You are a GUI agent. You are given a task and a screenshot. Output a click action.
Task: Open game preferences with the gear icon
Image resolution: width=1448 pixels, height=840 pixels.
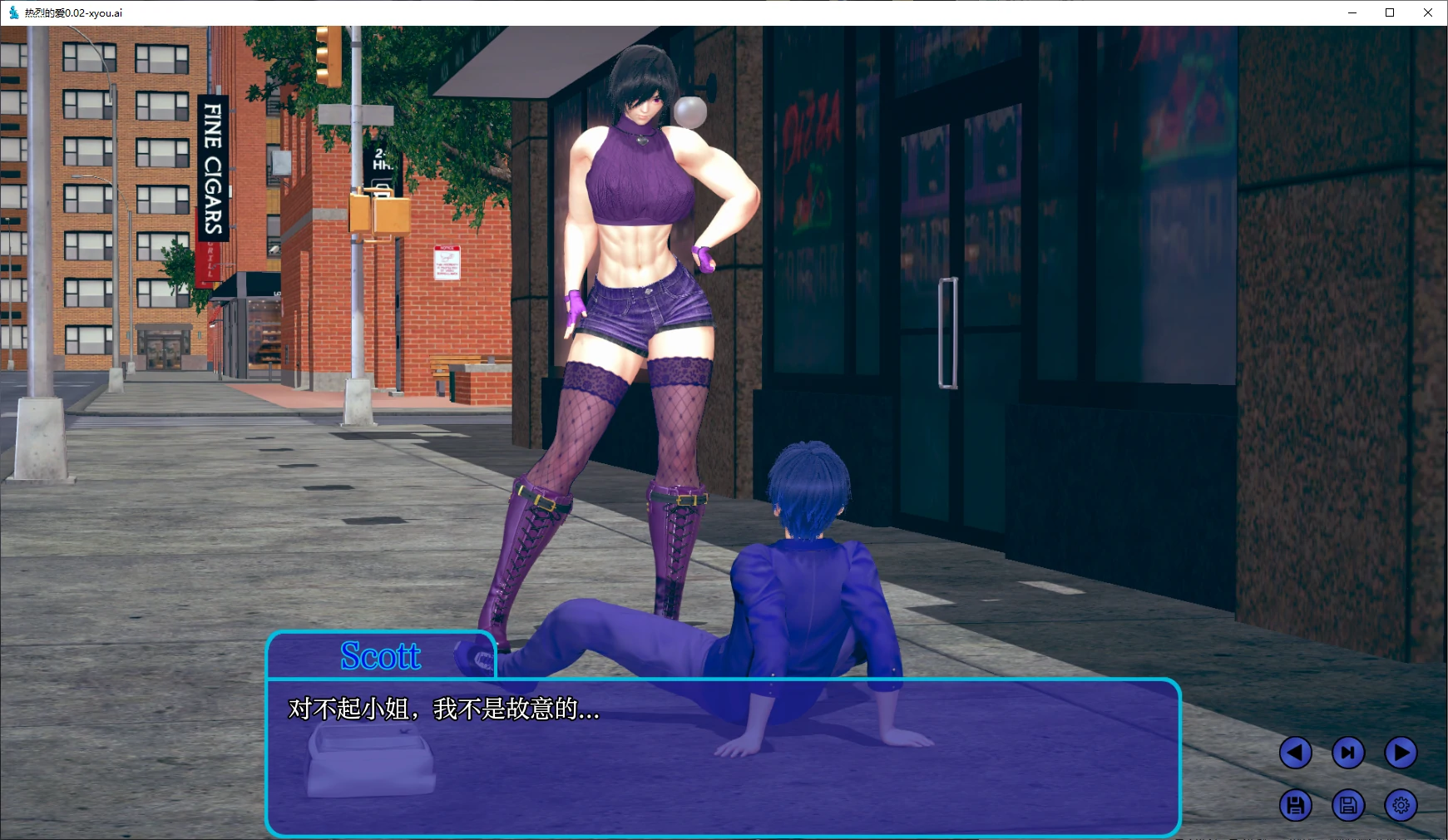(x=1401, y=805)
